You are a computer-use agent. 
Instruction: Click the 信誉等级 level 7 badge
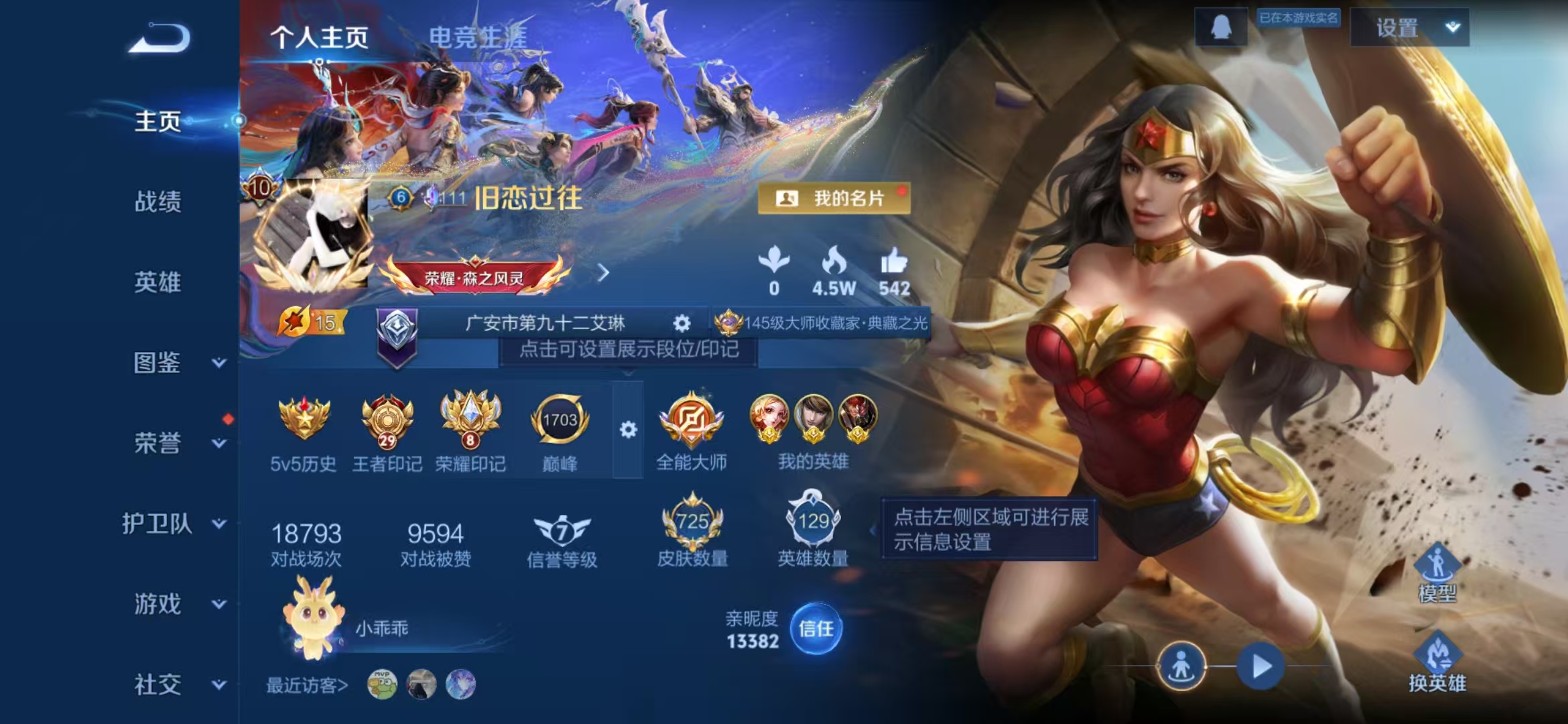click(x=563, y=532)
